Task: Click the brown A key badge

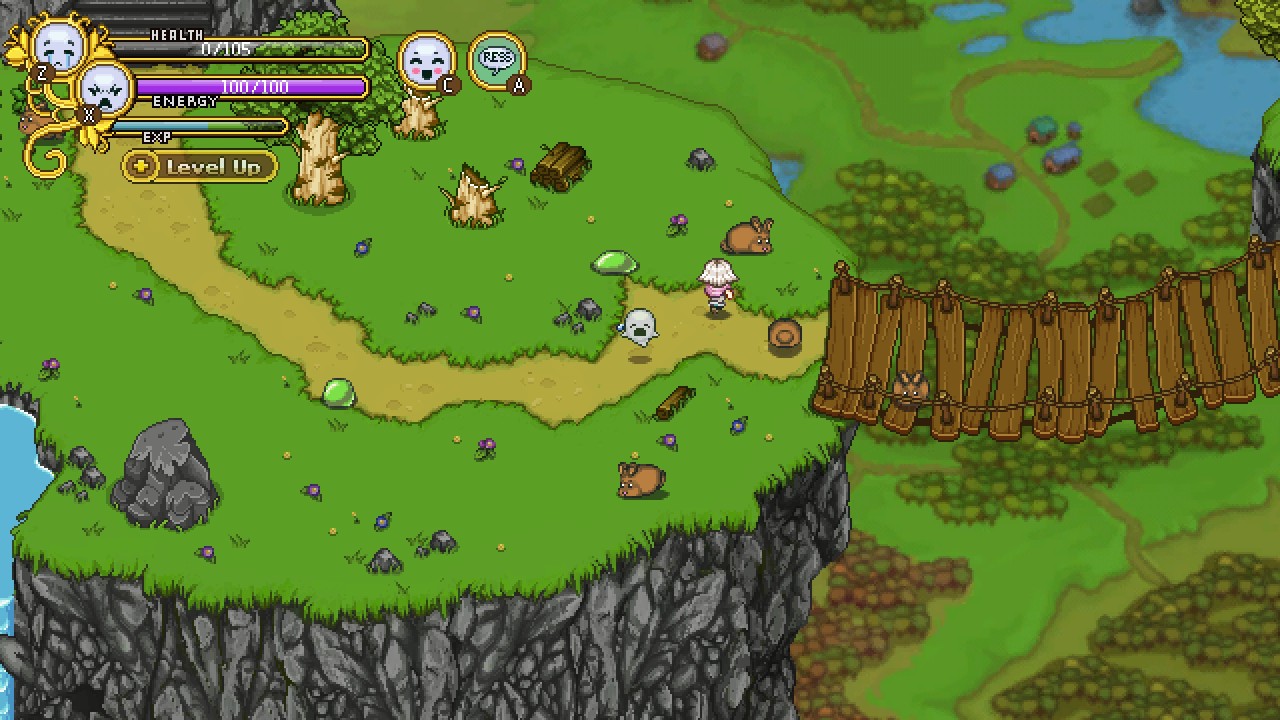Action: click(519, 85)
